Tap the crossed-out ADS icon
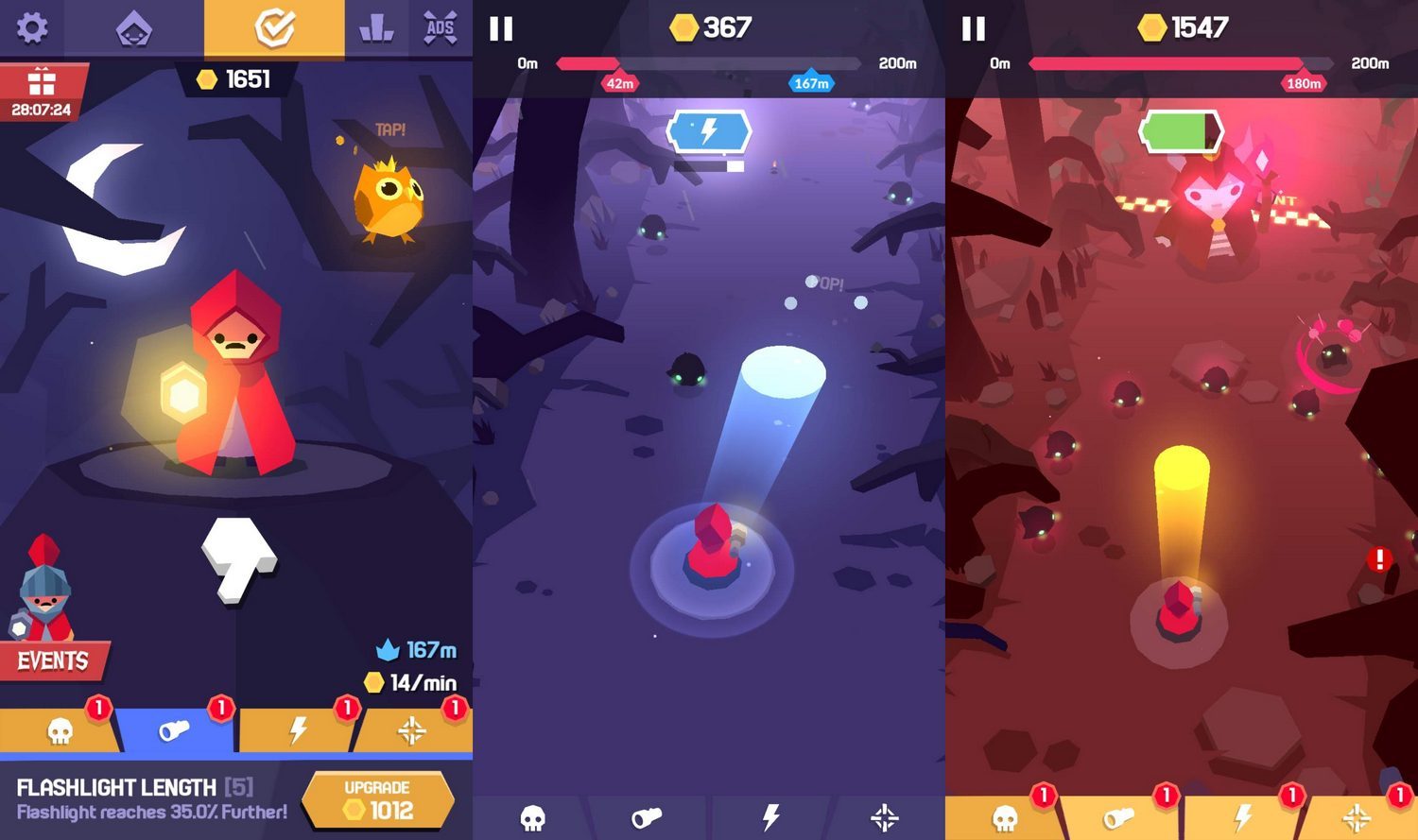This screenshot has width=1418, height=840. click(x=441, y=28)
